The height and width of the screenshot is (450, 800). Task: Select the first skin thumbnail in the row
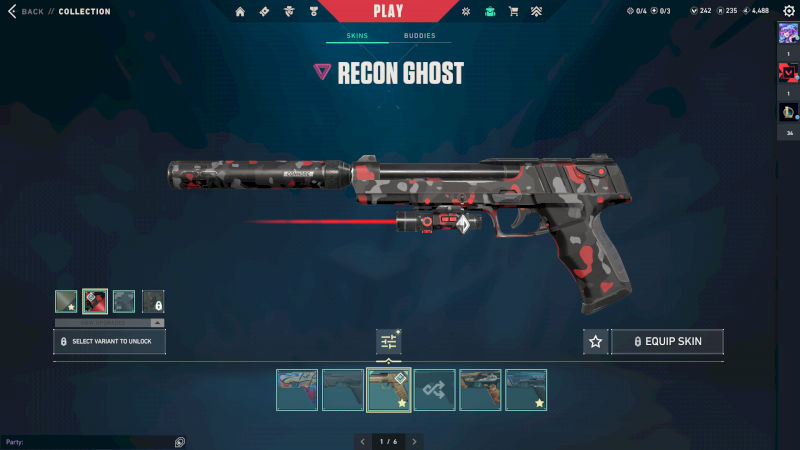(297, 390)
